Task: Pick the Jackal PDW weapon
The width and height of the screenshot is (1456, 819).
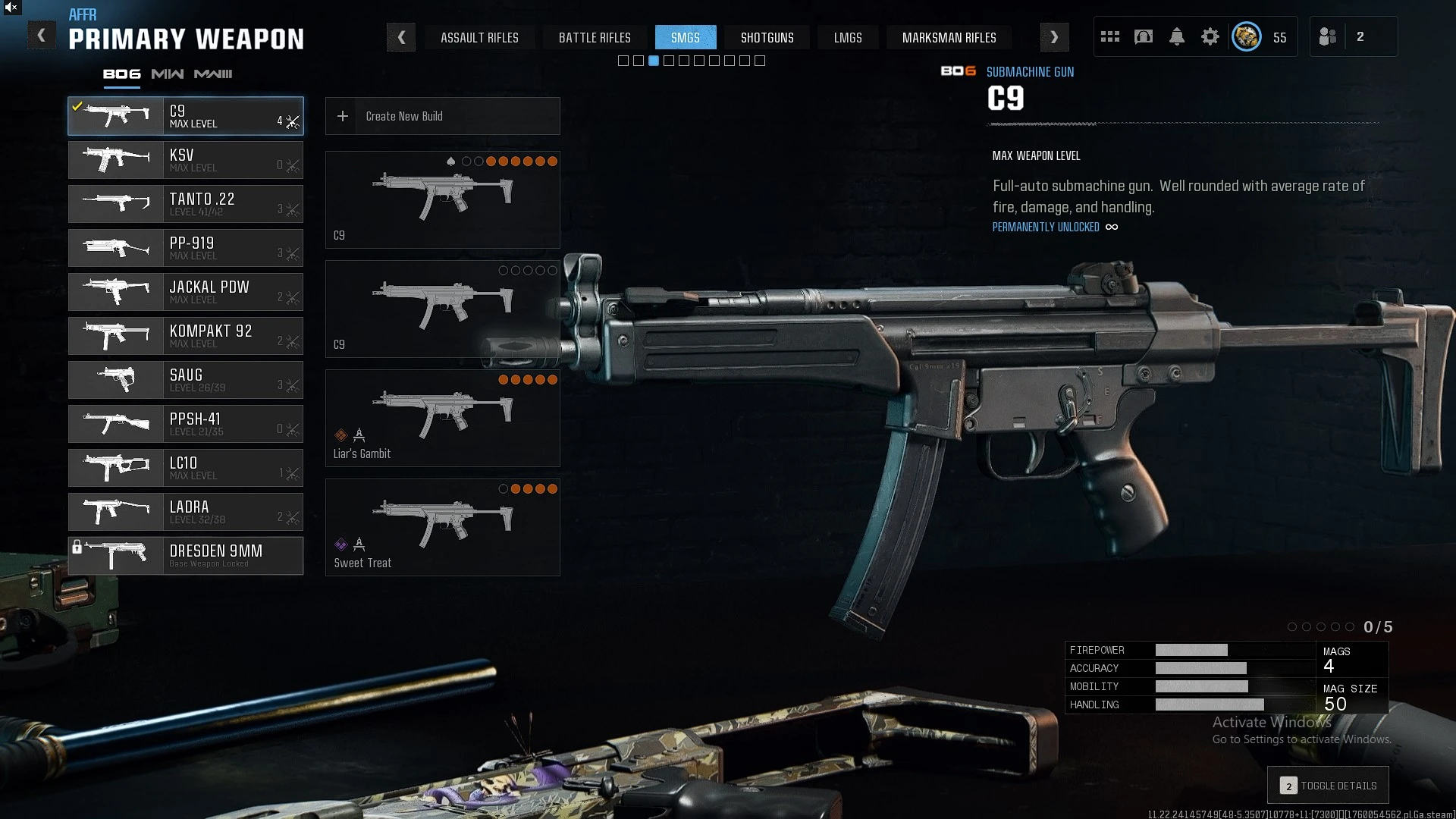Action: [x=186, y=292]
